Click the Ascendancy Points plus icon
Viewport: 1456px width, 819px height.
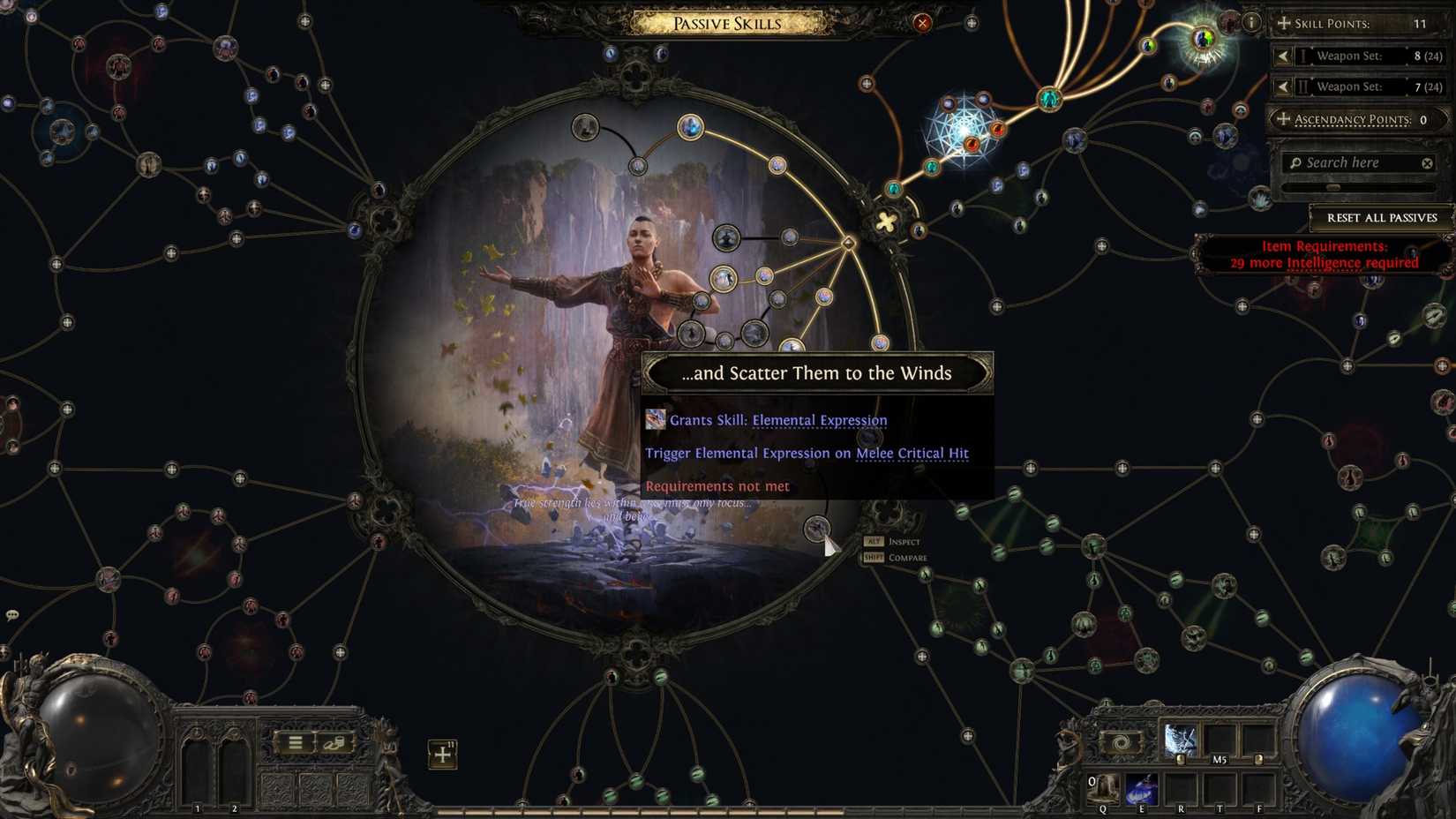(1284, 119)
